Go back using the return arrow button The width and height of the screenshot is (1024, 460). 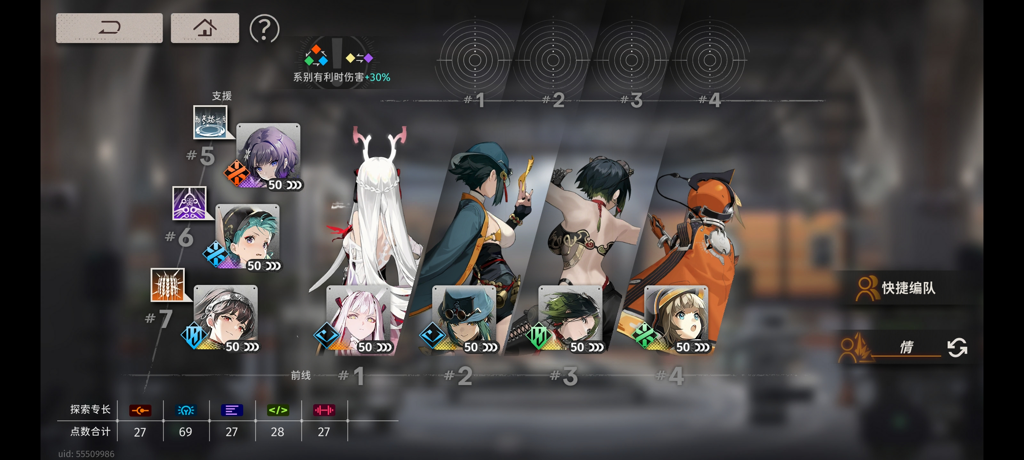109,28
